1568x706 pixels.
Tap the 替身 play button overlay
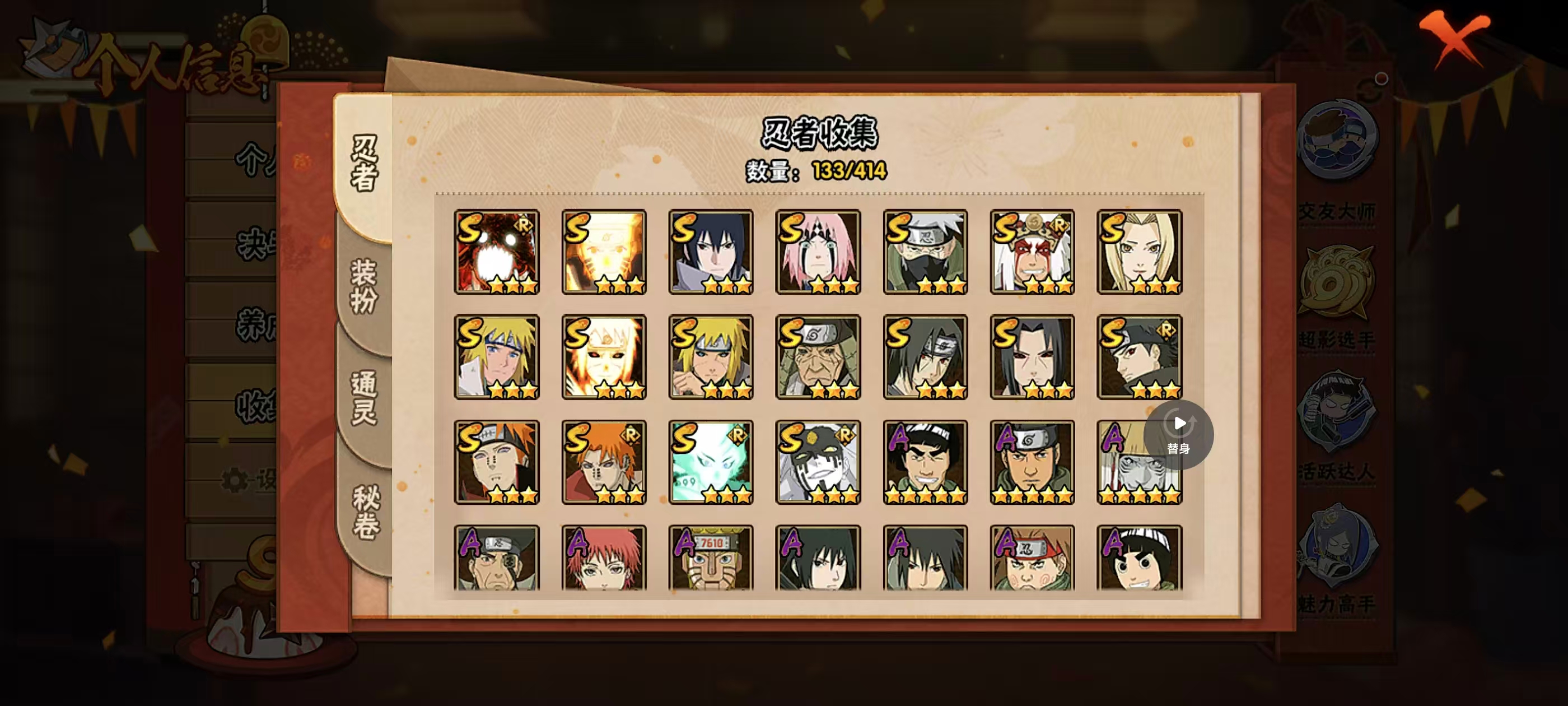point(1178,434)
